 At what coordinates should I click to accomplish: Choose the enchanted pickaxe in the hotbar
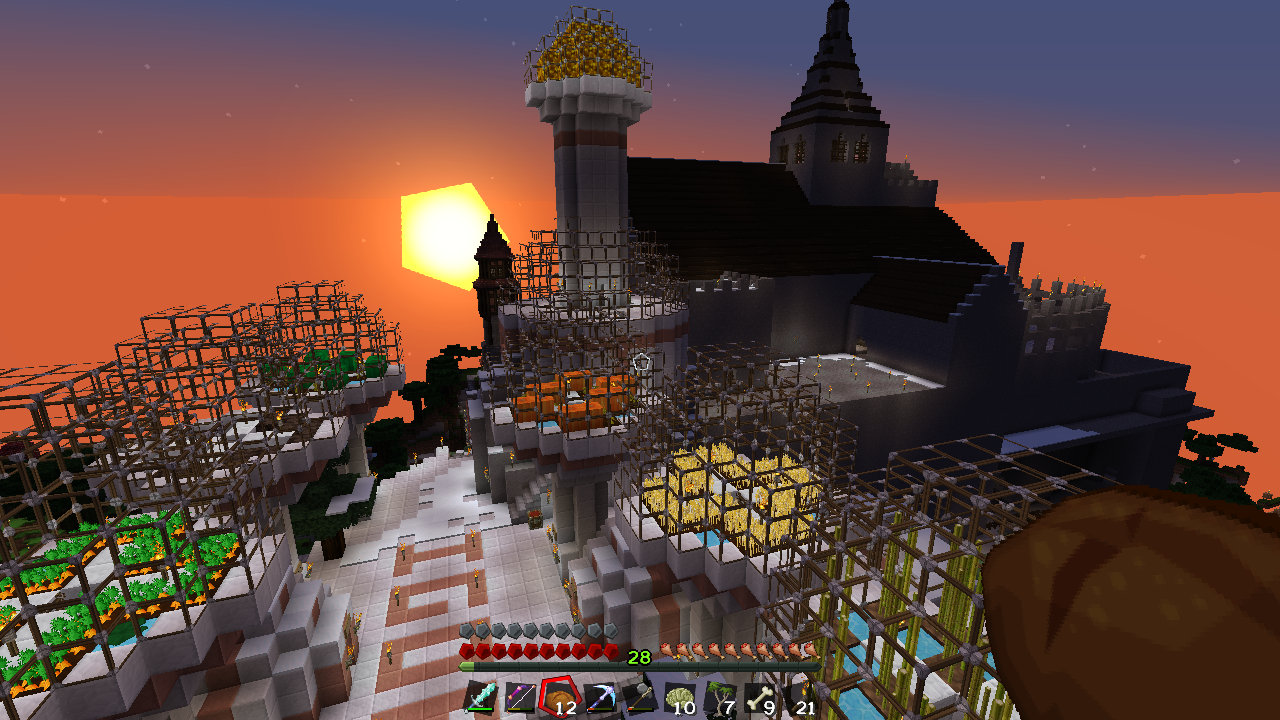[x=600, y=697]
